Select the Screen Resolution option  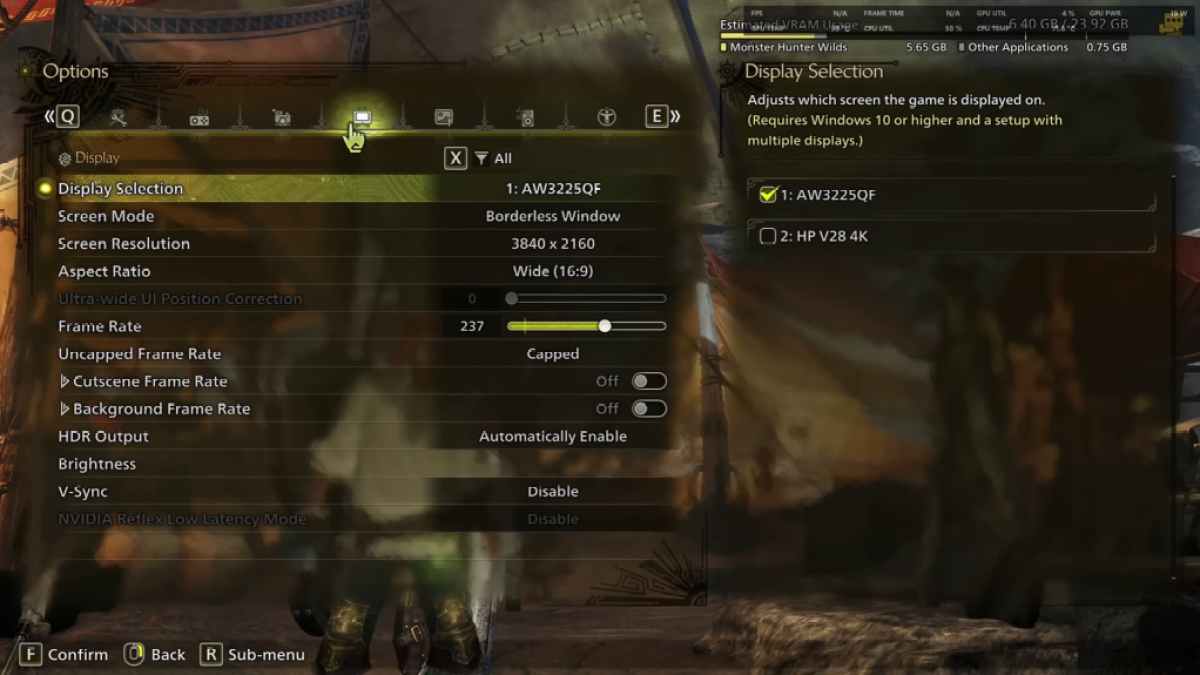click(552, 244)
